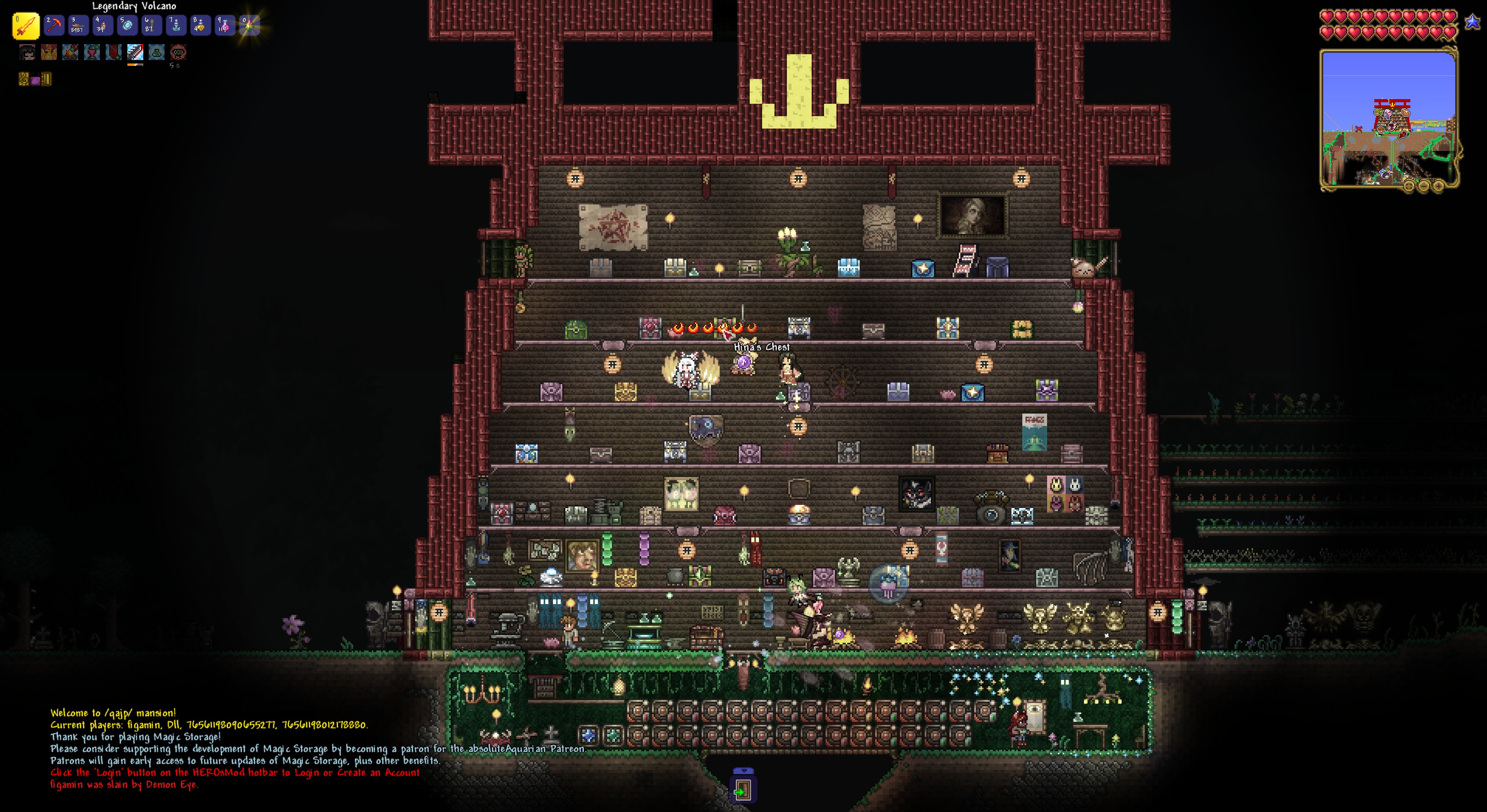Click the skull debuff with 5s timer
The image size is (1487, 812).
tap(179, 53)
